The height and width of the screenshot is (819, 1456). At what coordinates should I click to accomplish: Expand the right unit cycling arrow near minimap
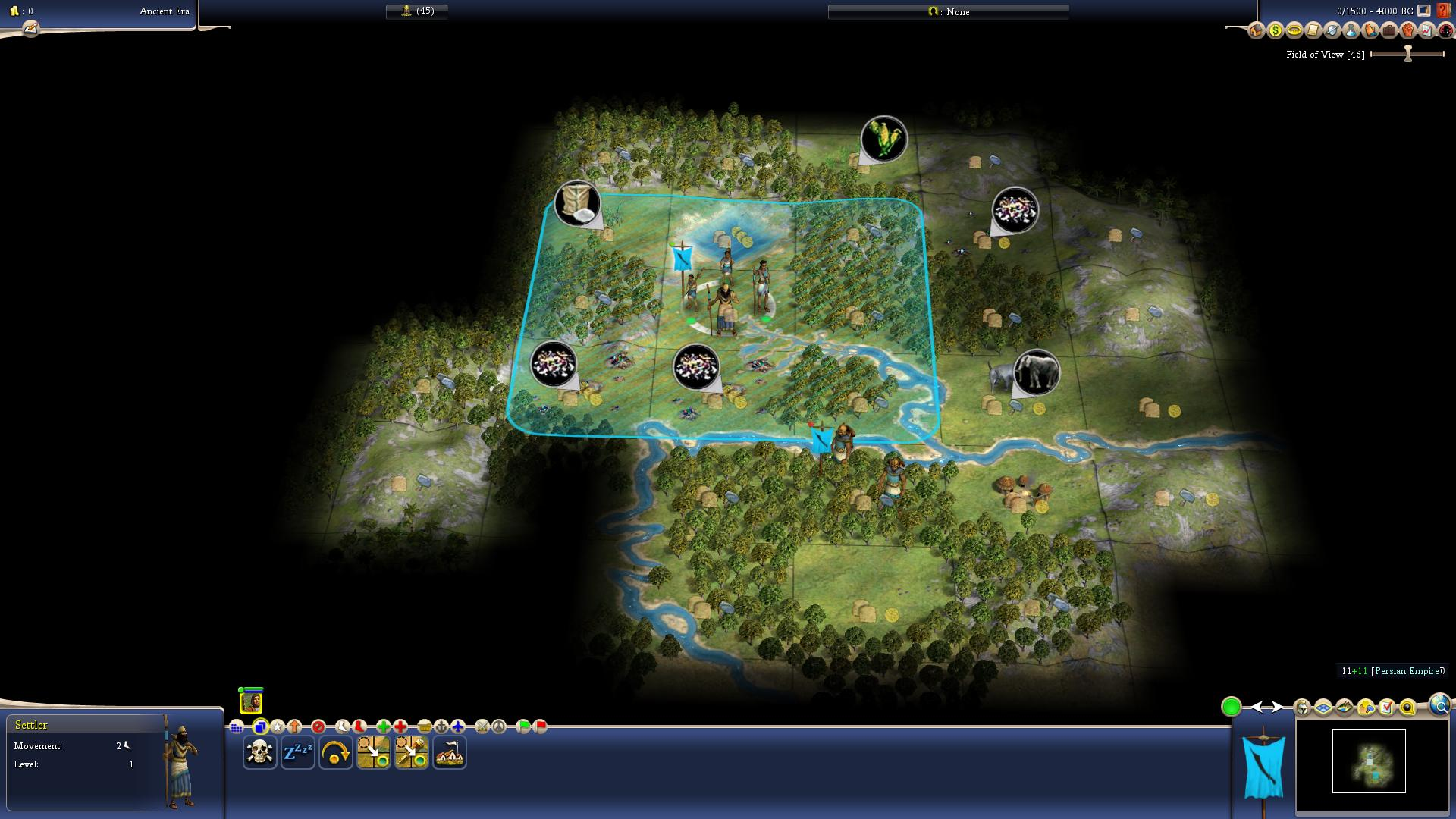coord(1276,708)
